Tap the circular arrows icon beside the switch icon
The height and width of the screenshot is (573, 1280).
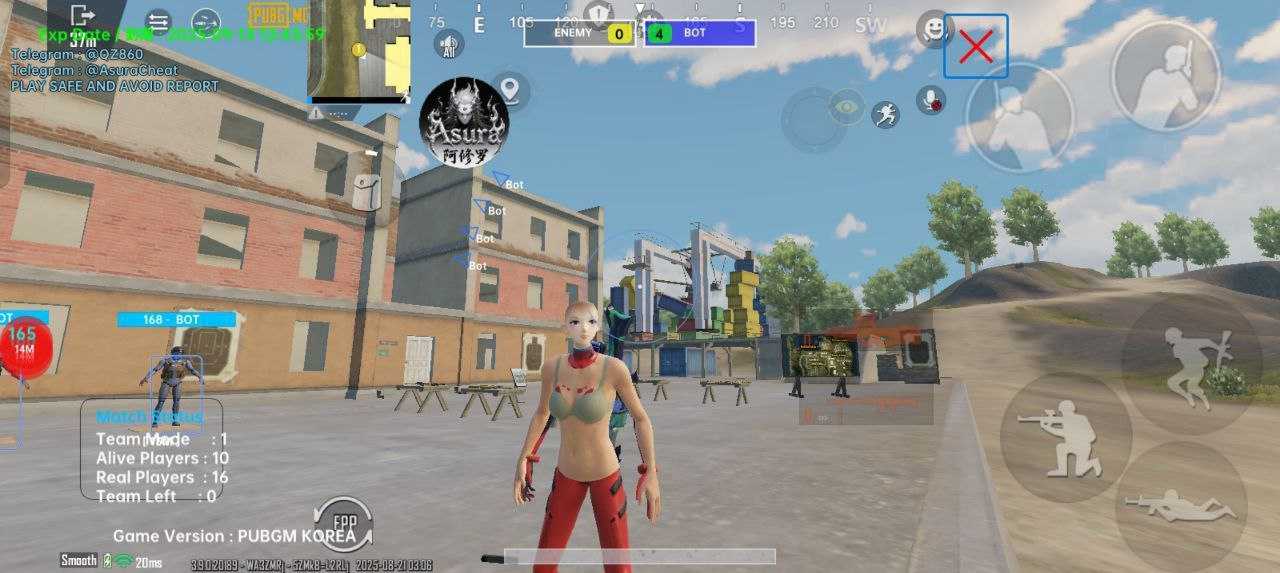[x=205, y=20]
